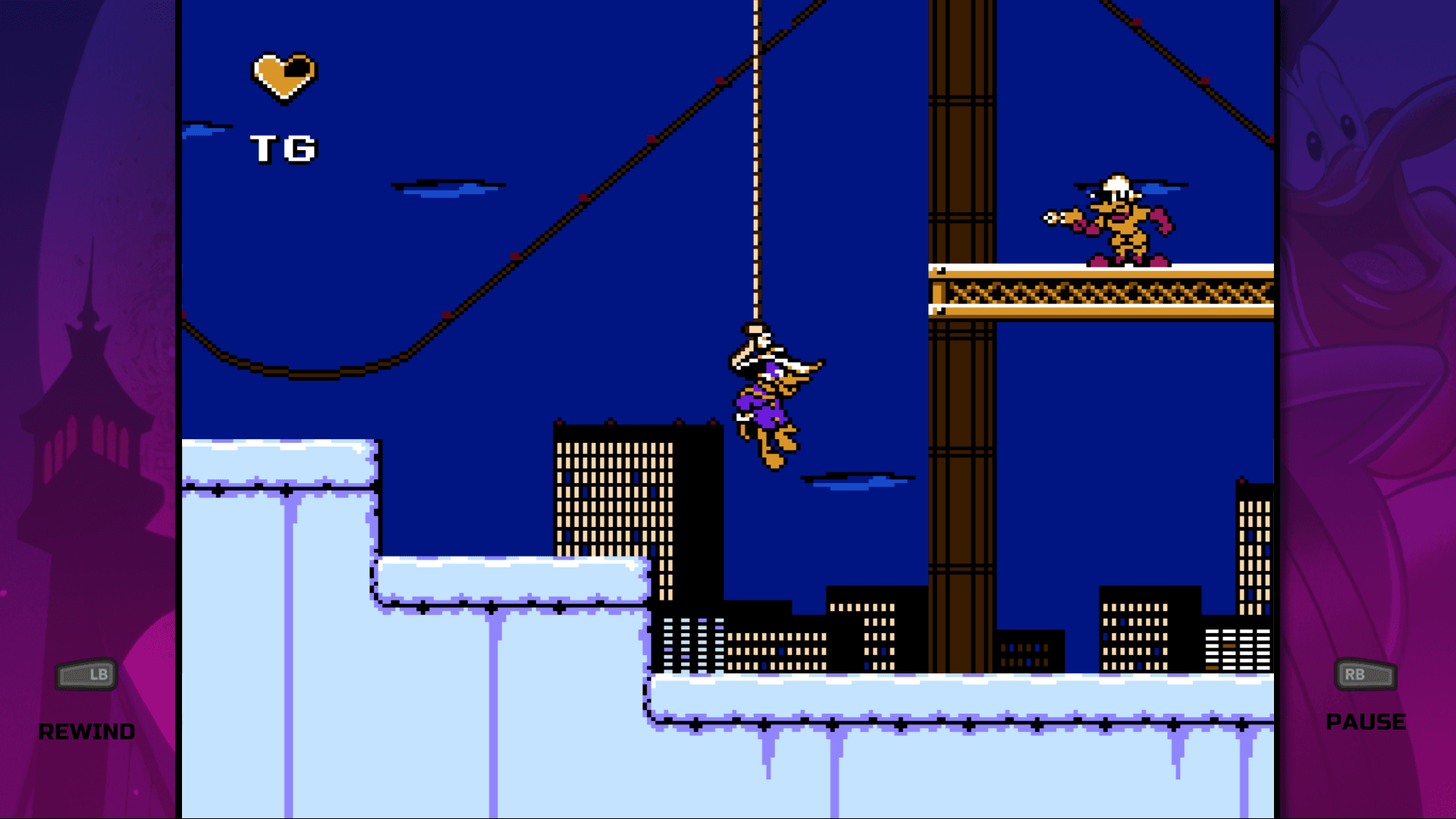The height and width of the screenshot is (819, 1456).
Task: Activate REWIND with its button prompt
Action: pos(87,673)
